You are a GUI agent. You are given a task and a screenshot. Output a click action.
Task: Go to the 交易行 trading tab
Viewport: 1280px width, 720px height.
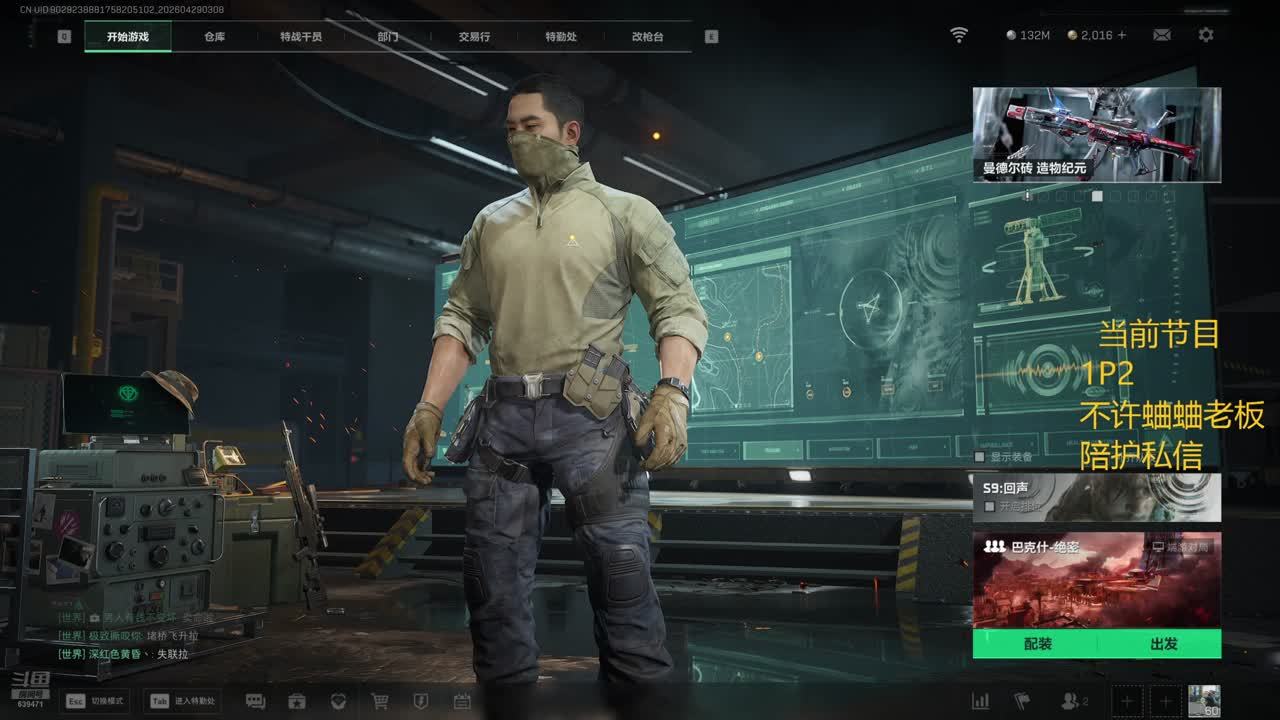pos(474,37)
